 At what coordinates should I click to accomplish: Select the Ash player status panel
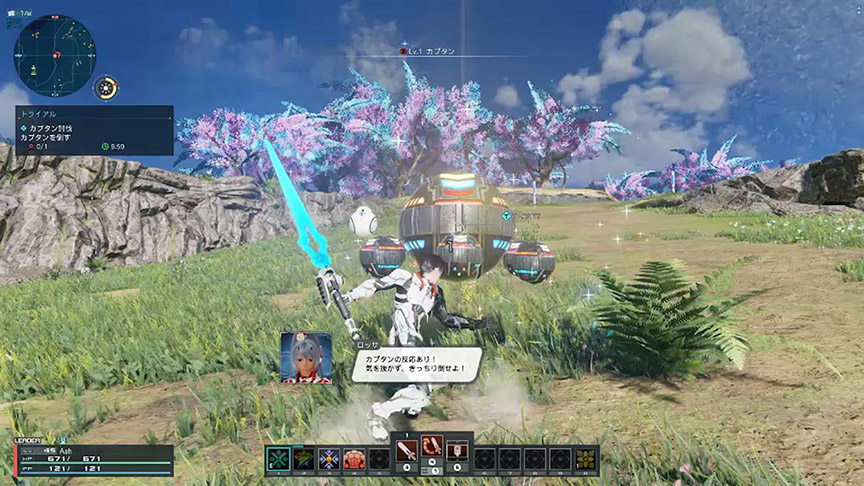(x=93, y=460)
